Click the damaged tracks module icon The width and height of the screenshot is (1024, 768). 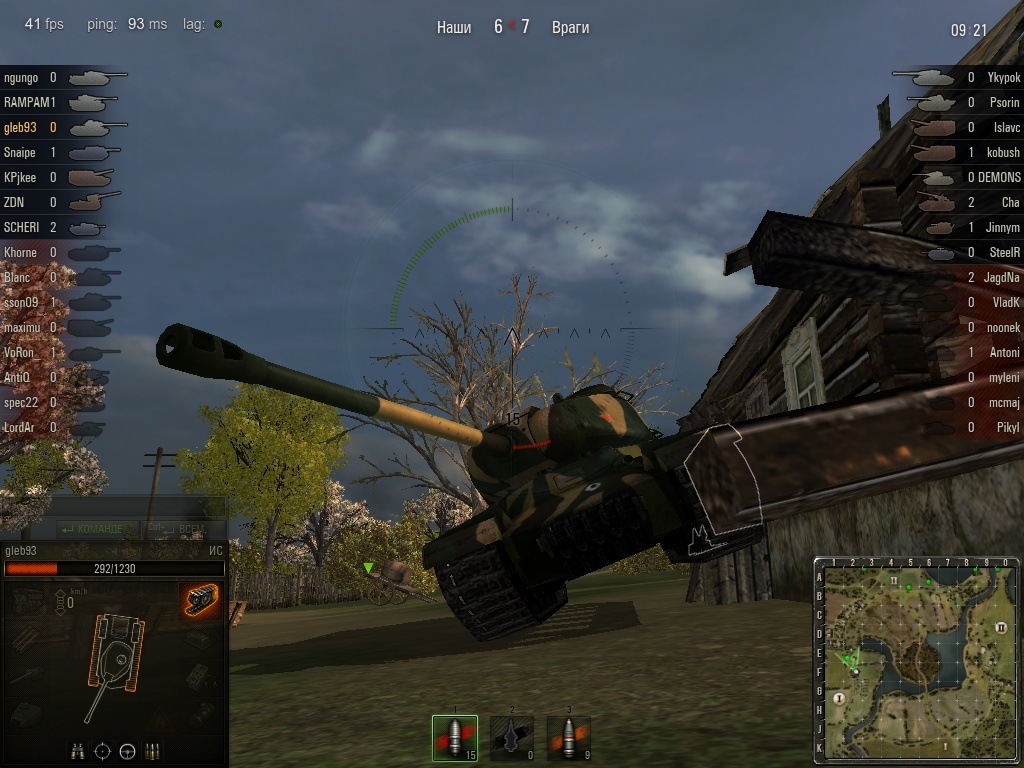click(201, 600)
